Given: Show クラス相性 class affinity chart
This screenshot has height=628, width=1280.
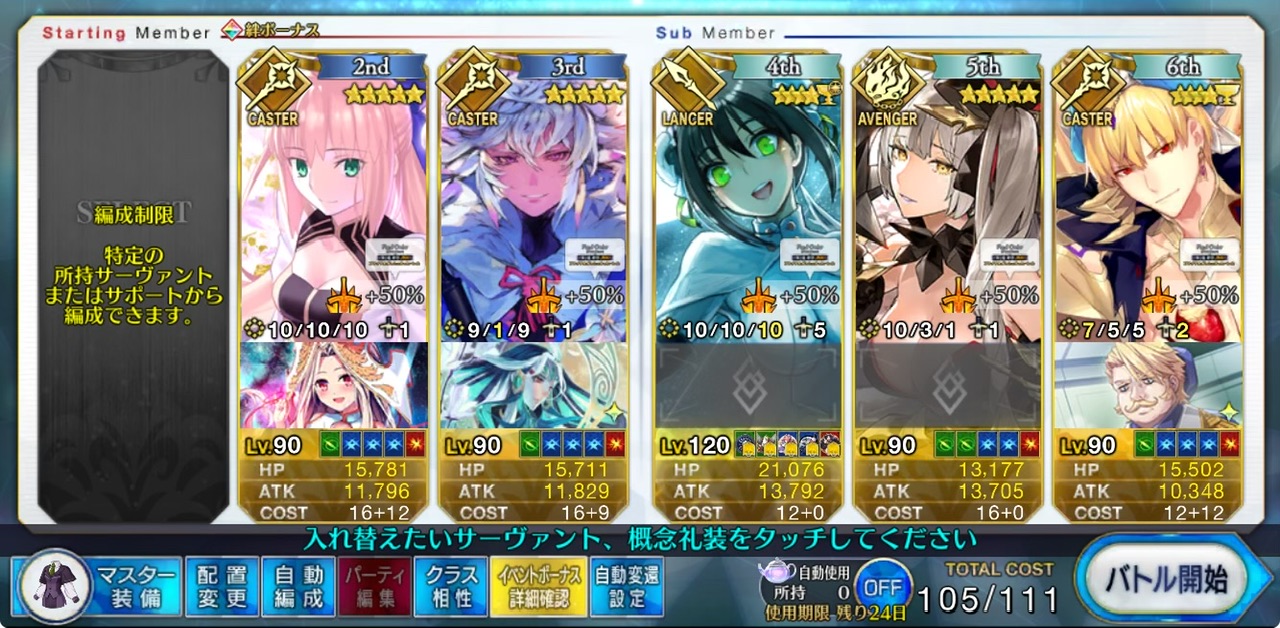Looking at the screenshot, I should point(451,586).
